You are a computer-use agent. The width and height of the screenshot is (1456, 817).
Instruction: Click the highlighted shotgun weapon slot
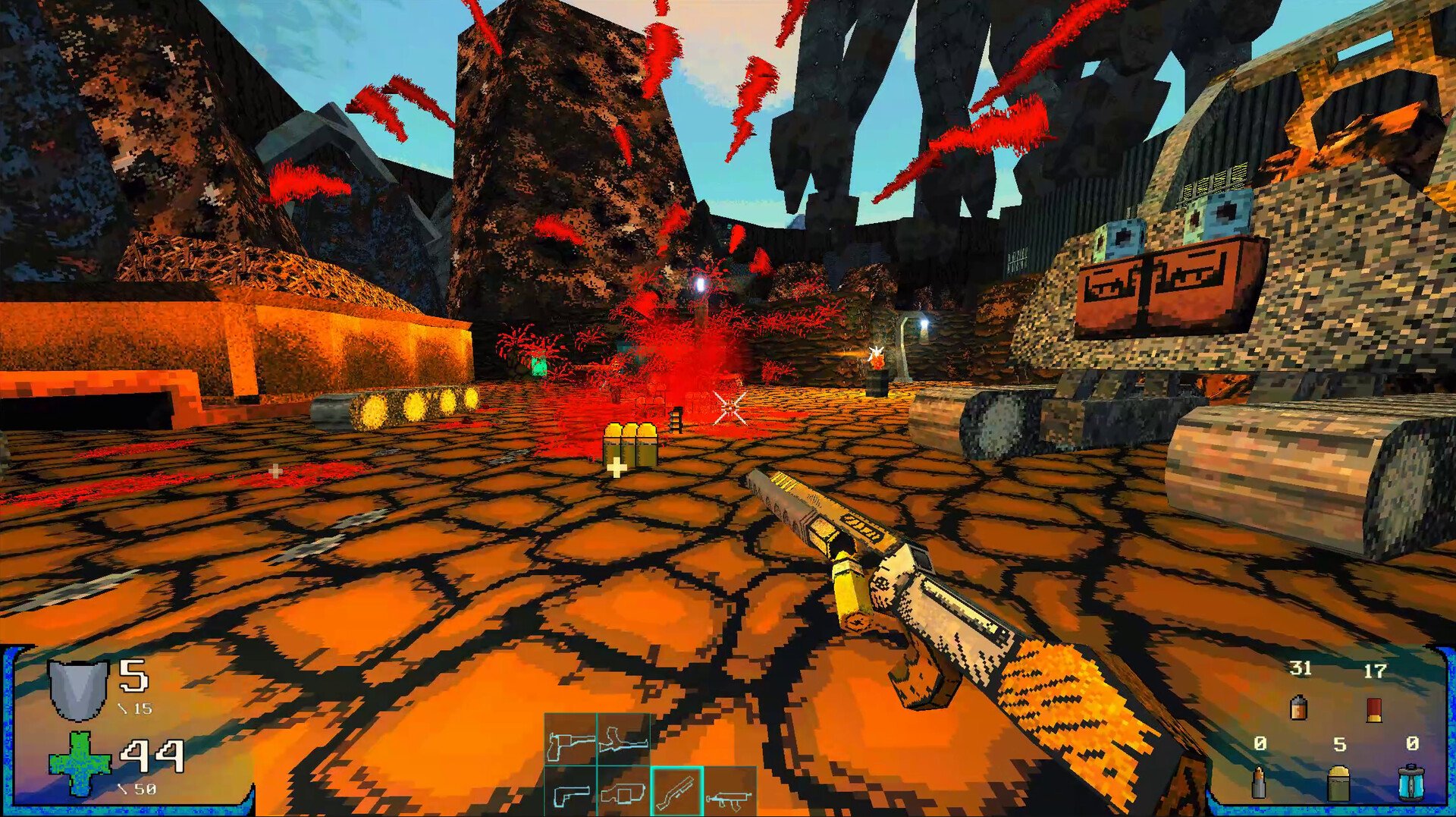[676, 793]
